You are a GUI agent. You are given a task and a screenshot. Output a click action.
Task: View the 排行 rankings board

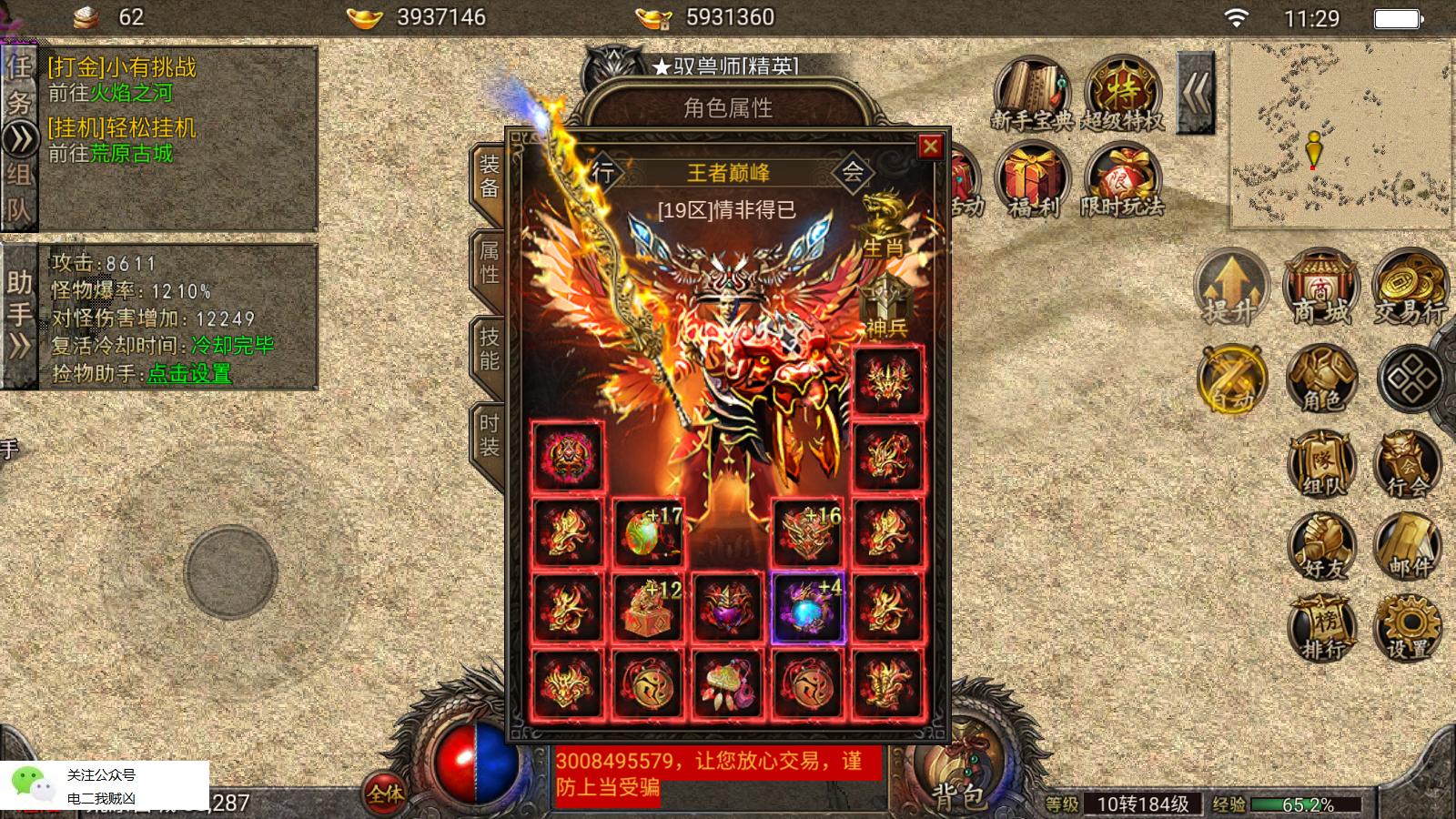[1320, 626]
